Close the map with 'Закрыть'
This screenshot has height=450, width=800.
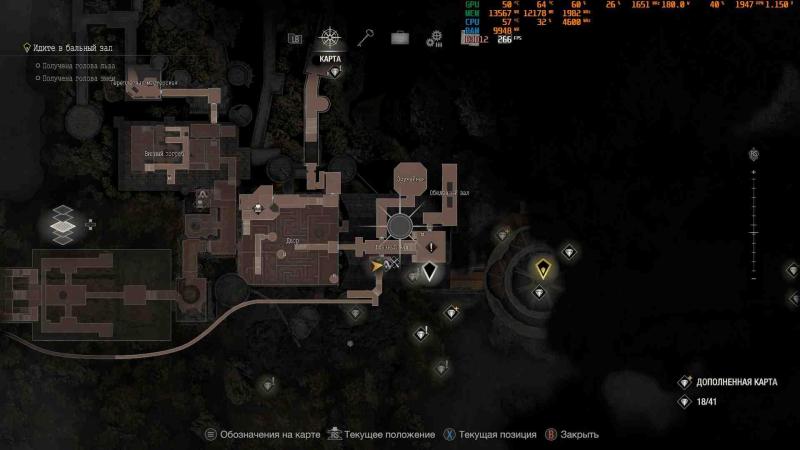(574, 435)
